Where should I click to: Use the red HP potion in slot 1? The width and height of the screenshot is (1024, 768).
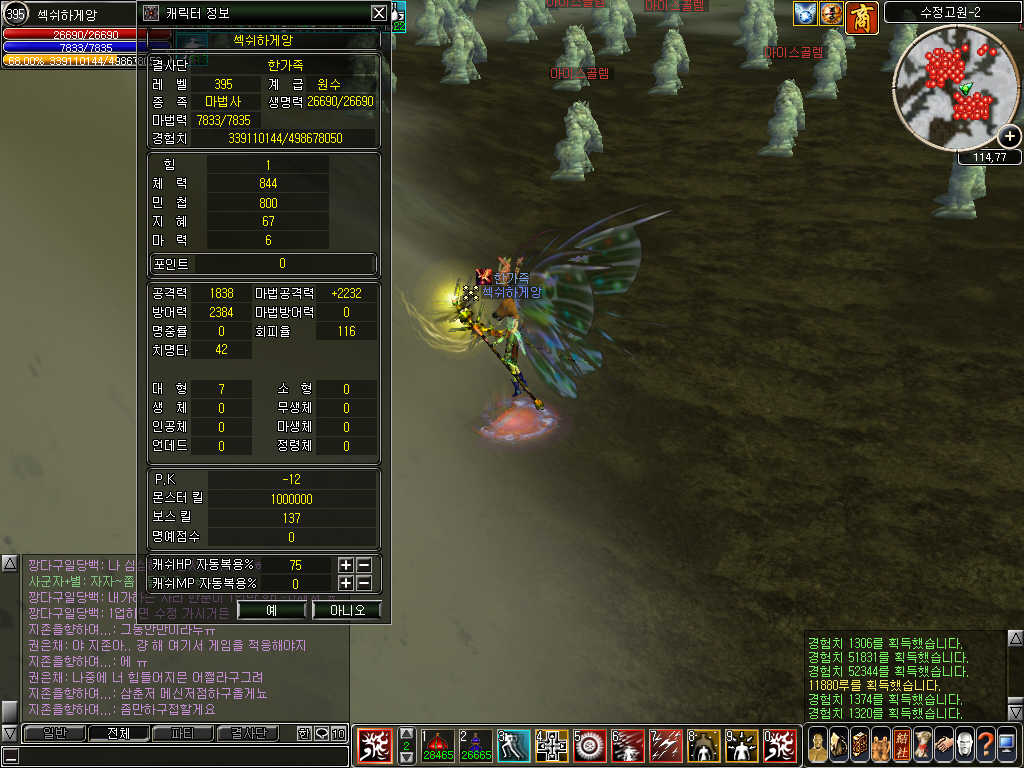click(437, 746)
